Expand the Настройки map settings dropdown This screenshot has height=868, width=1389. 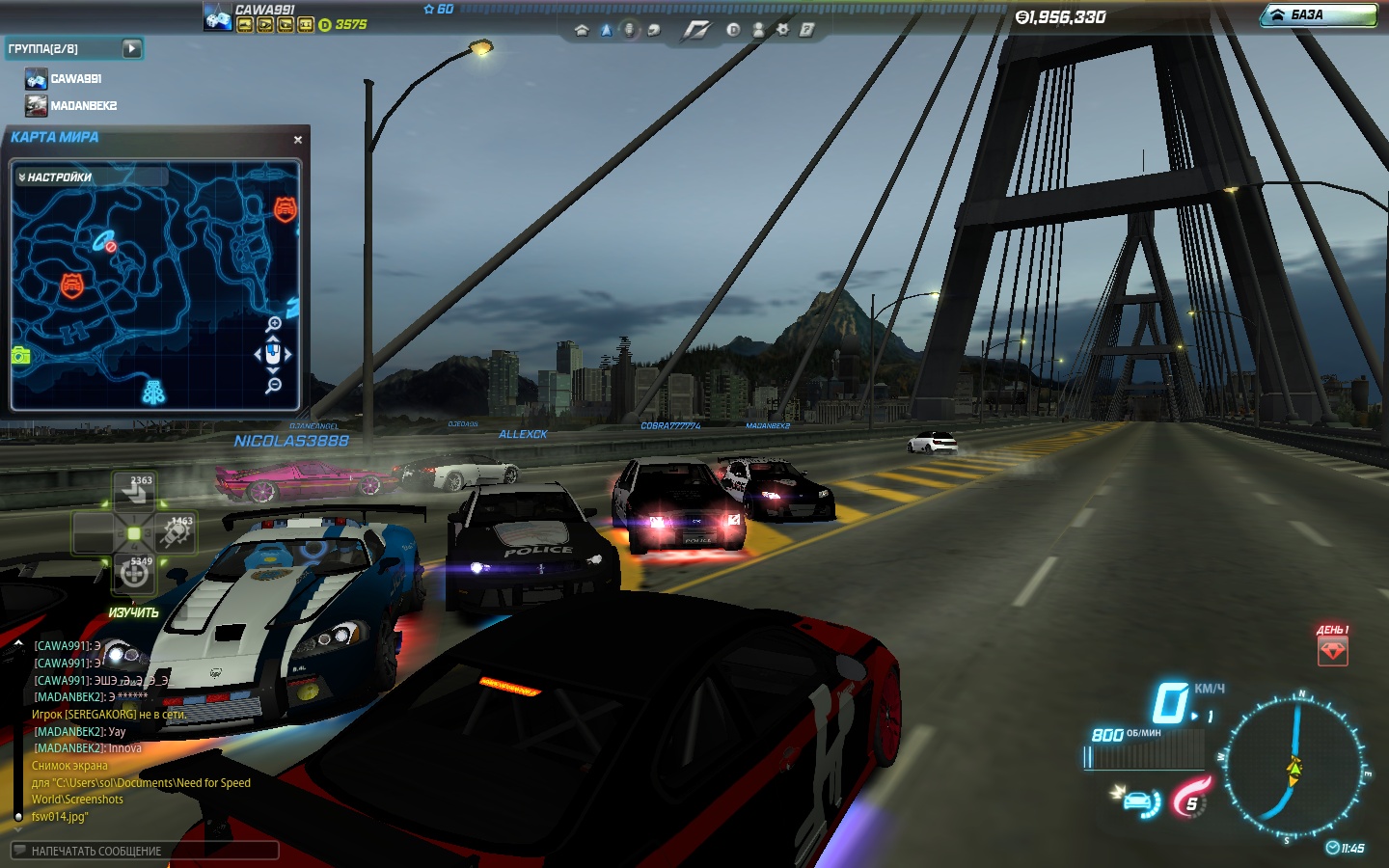point(56,177)
